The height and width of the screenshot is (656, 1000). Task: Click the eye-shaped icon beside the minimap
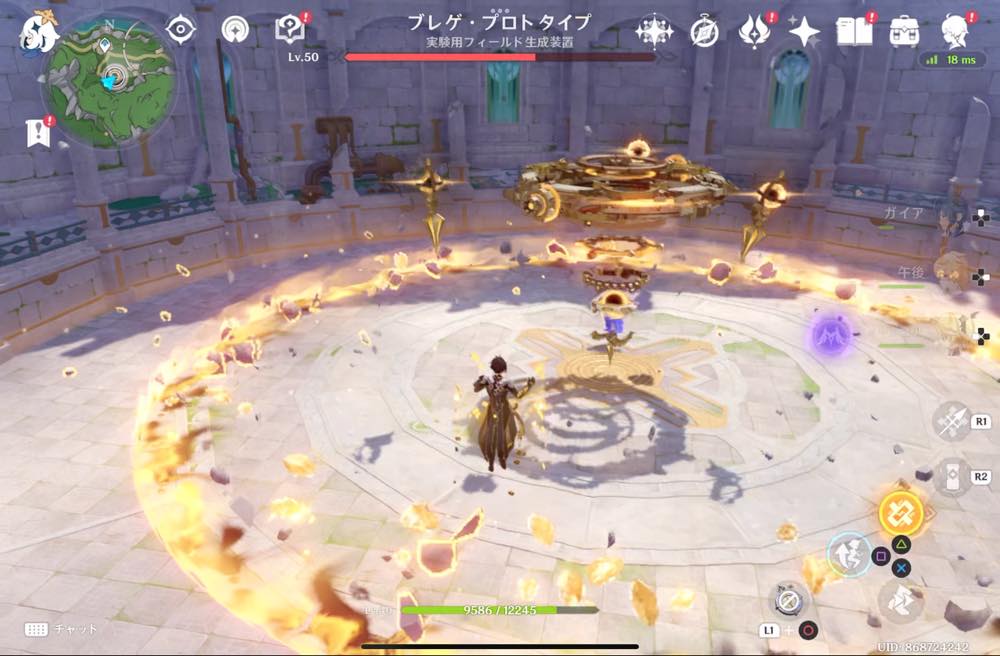coord(180,30)
